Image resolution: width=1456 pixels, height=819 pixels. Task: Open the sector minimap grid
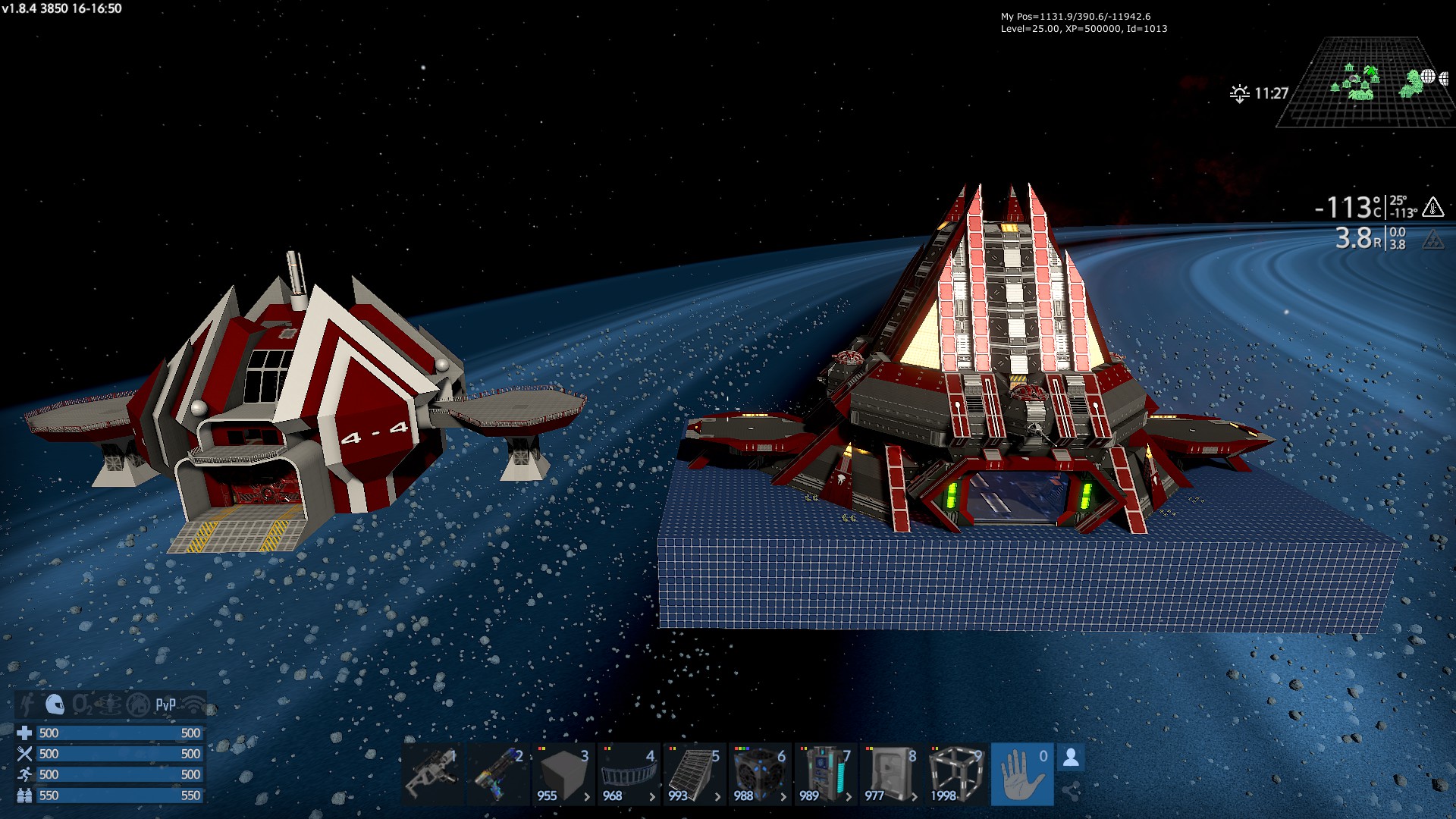coord(1365,83)
